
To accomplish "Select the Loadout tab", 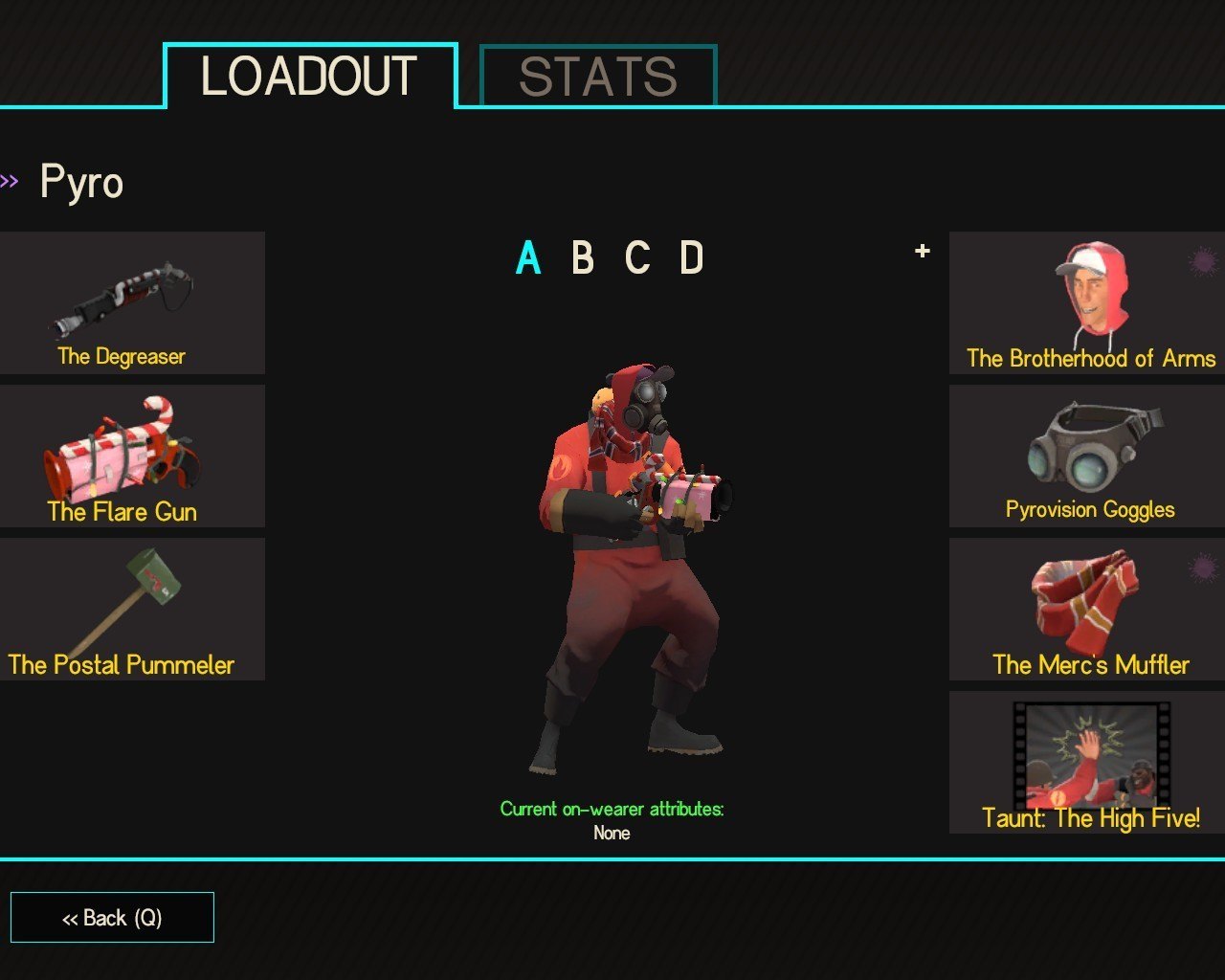I will (x=309, y=77).
